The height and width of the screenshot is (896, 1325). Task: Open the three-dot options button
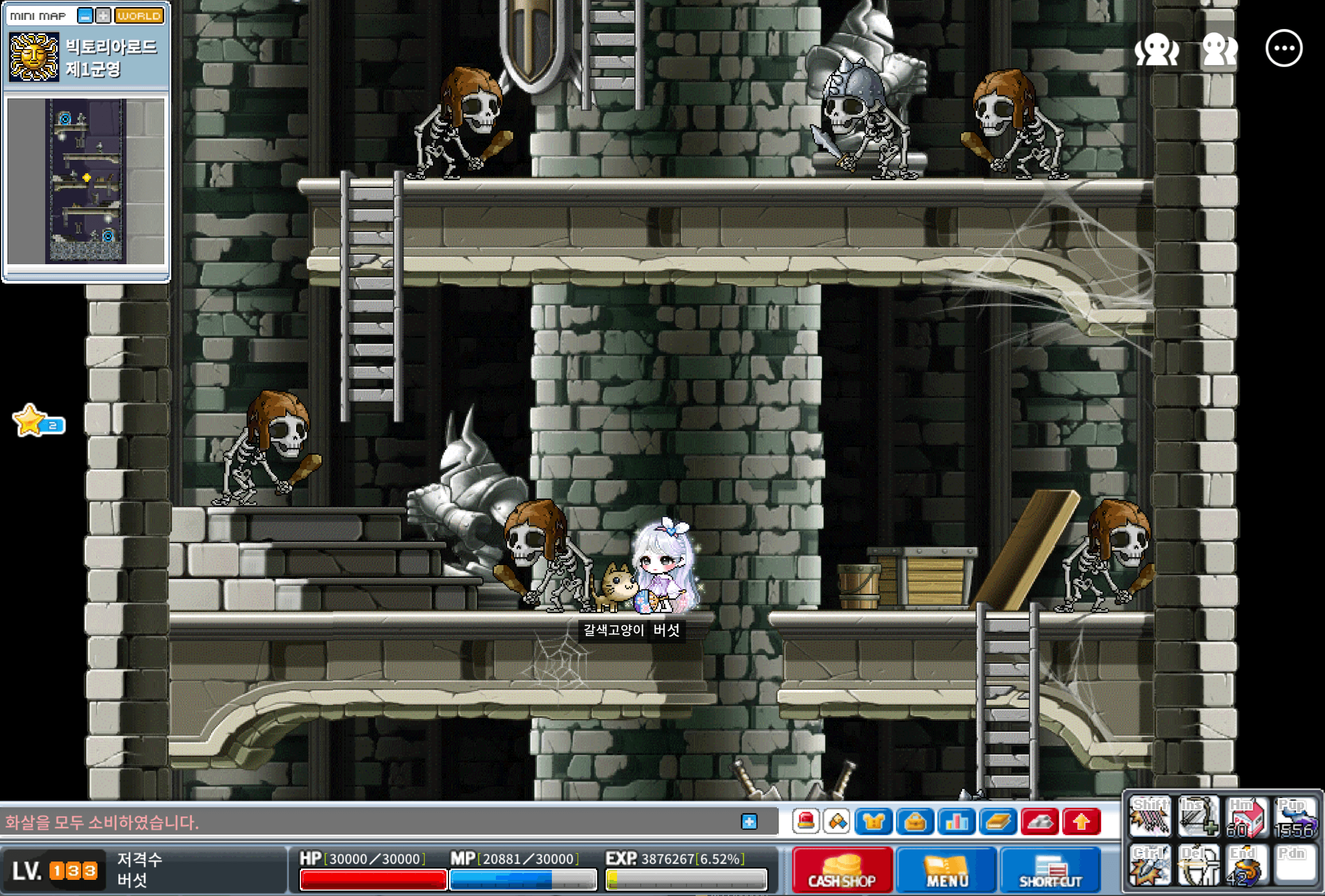coord(1284,49)
